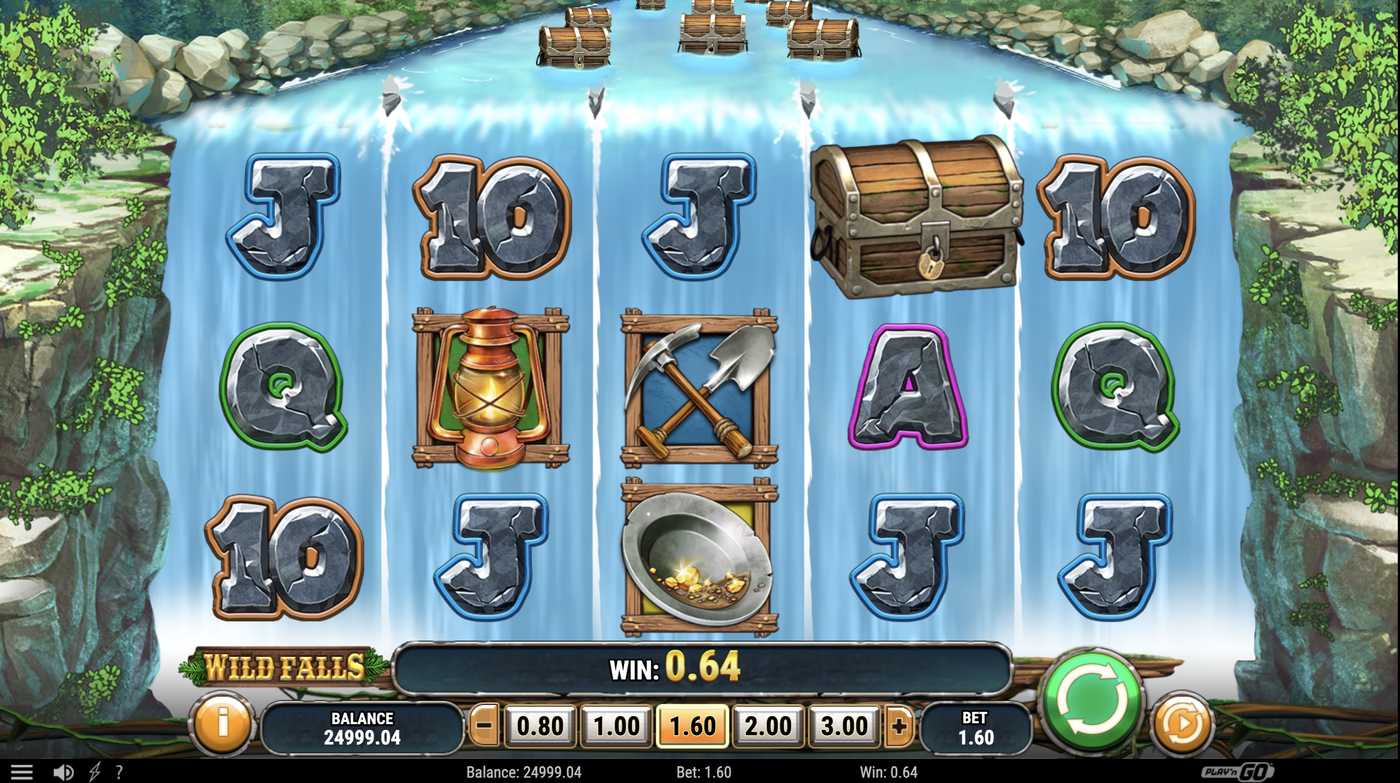This screenshot has width=1400, height=783.
Task: Open the help question mark icon
Action: click(119, 770)
